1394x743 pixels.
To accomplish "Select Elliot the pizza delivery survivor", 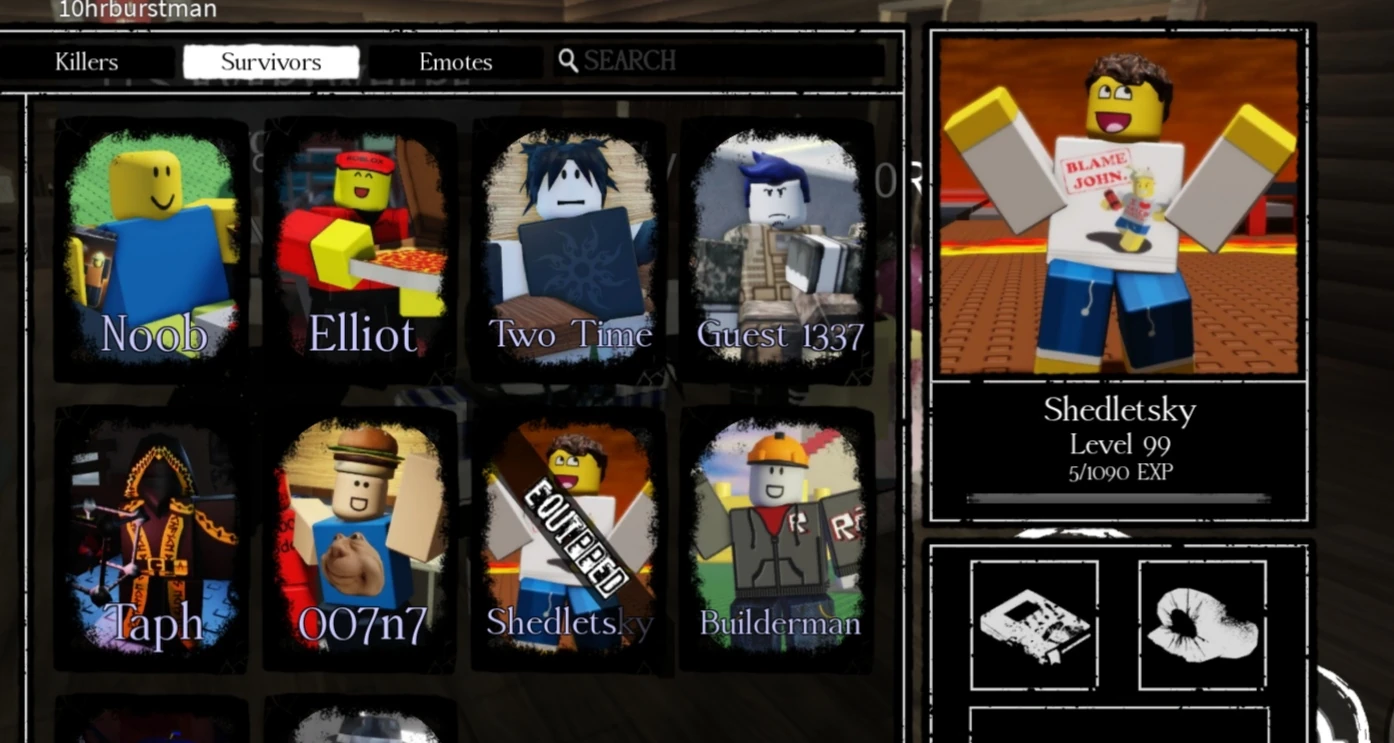I will click(x=360, y=250).
